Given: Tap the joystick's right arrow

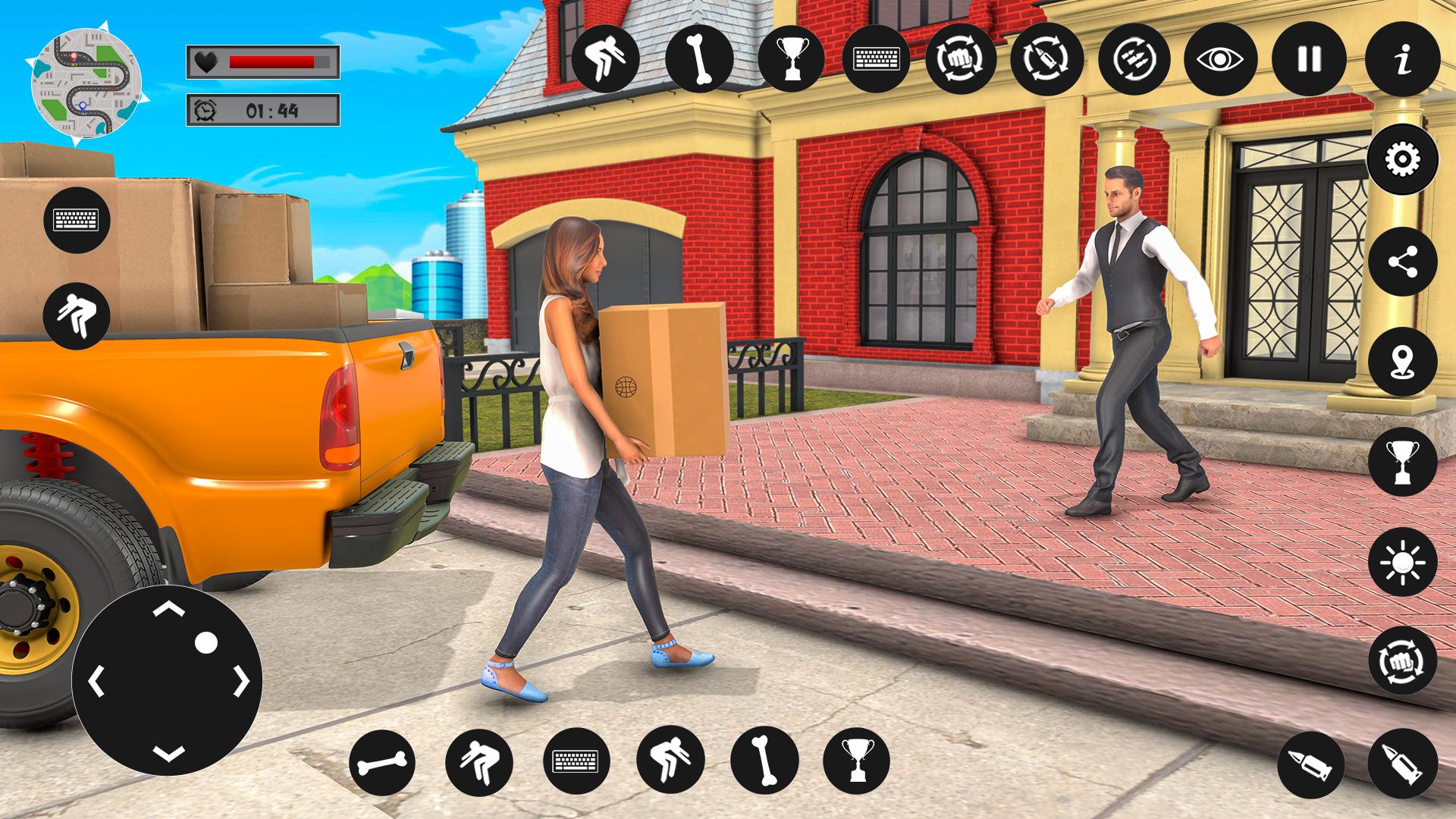Looking at the screenshot, I should click(241, 682).
